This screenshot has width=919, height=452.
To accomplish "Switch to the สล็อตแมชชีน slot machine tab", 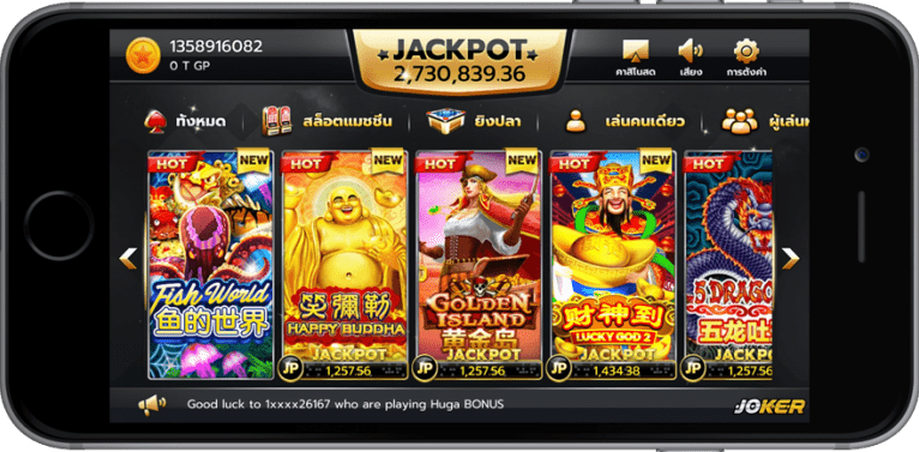I will pos(326,122).
